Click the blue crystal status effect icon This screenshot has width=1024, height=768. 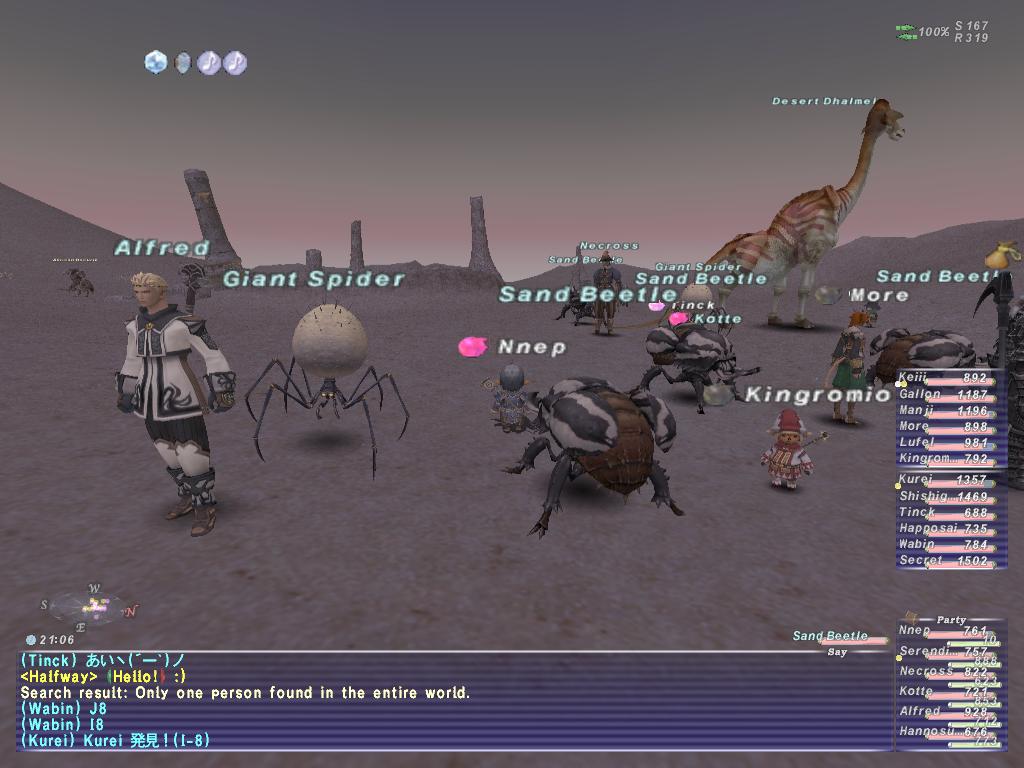click(155, 63)
